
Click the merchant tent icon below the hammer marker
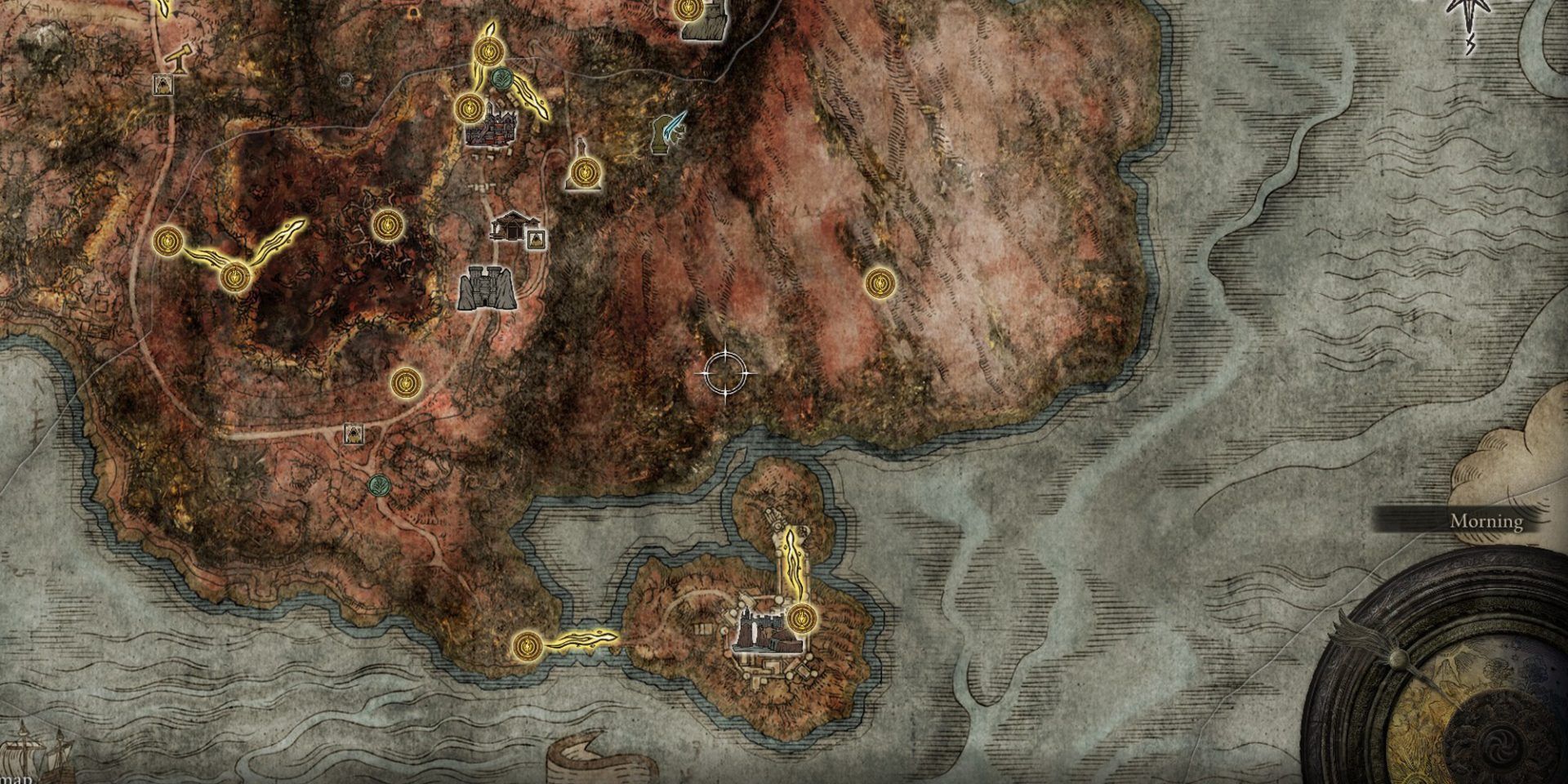pos(163,85)
